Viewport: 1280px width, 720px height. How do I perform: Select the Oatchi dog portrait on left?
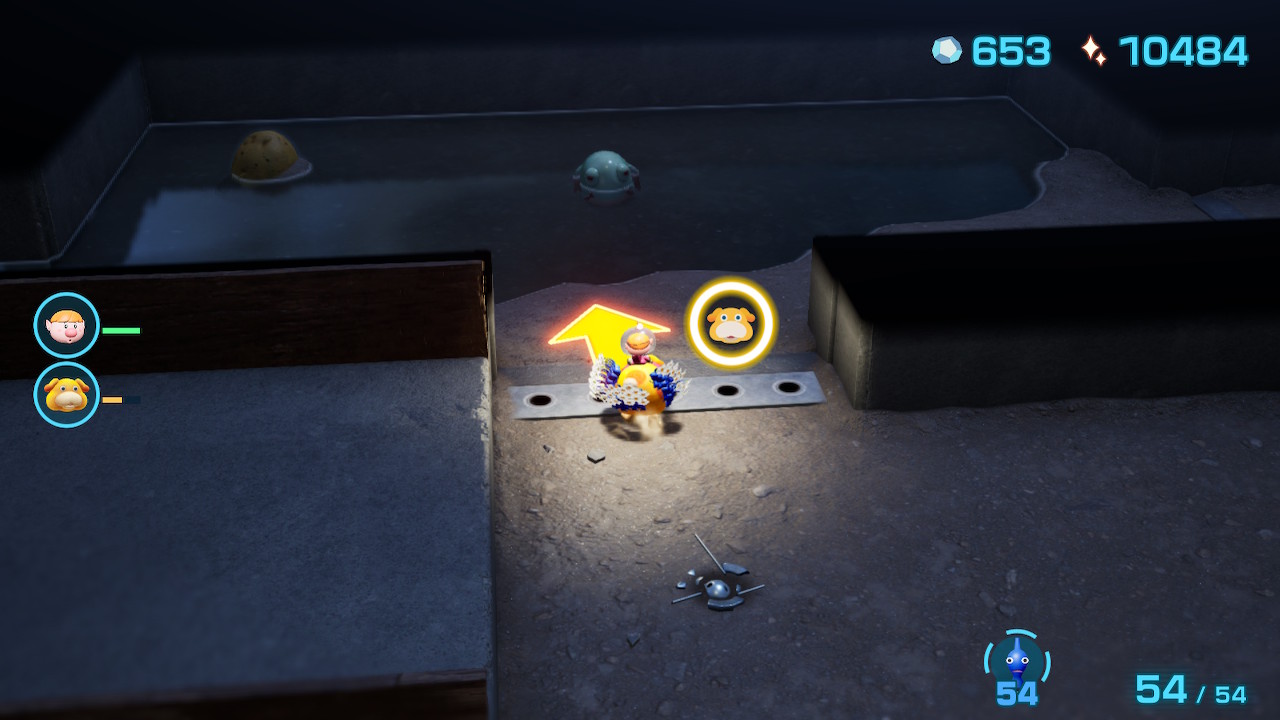pyautogui.click(x=67, y=395)
